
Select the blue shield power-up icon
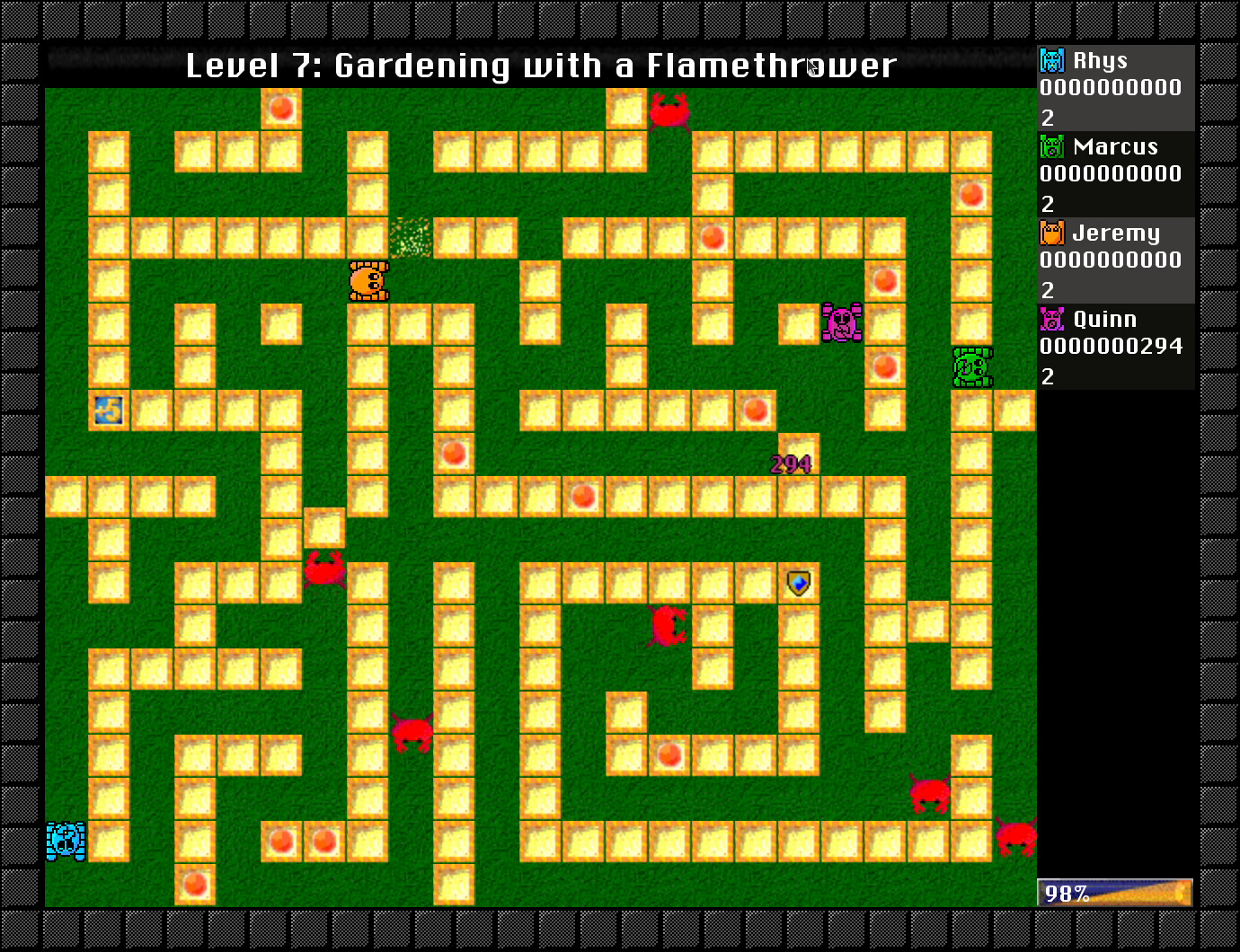pyautogui.click(x=798, y=583)
